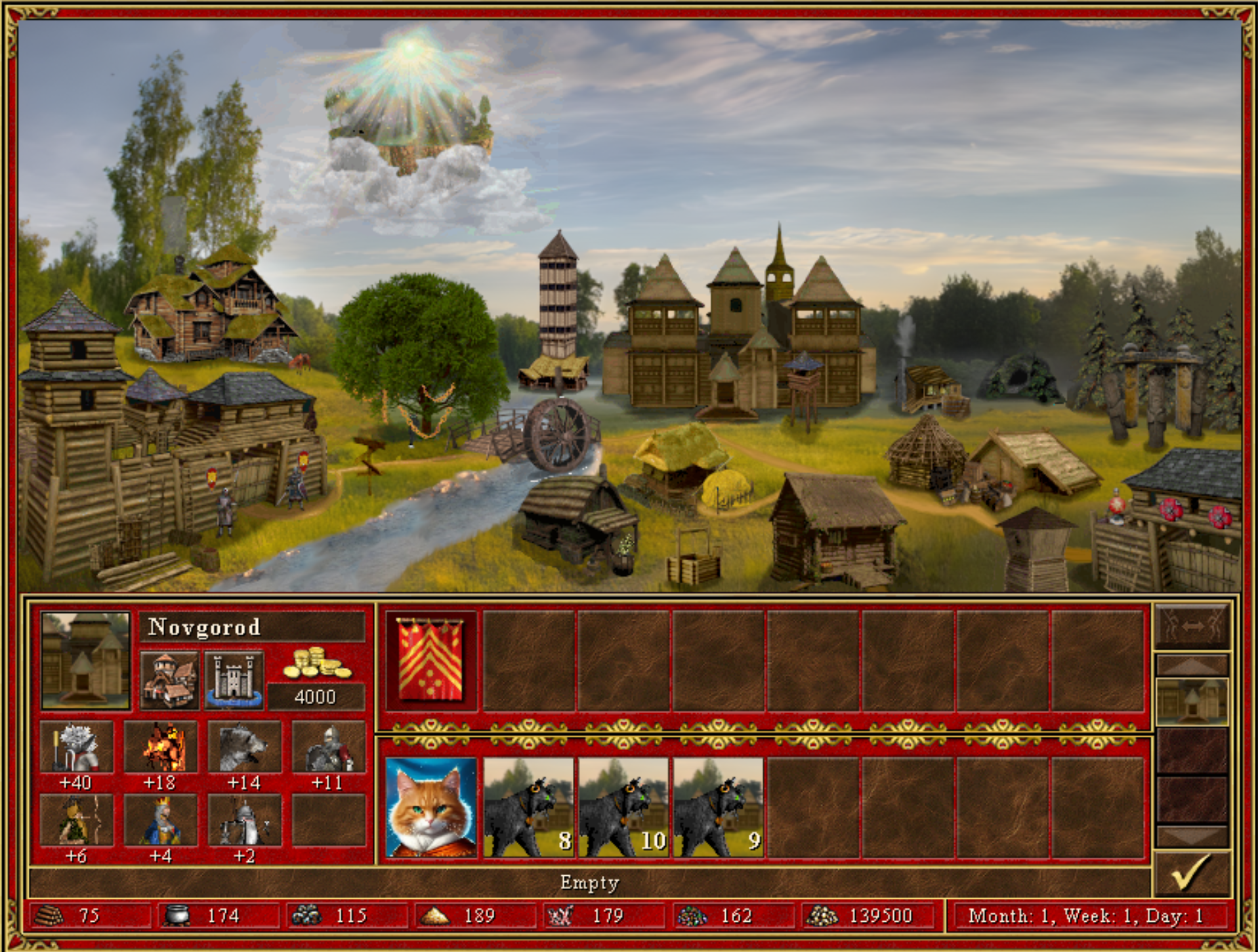1258x952 pixels.
Task: Show the creature with +40 growth
Action: click(x=76, y=747)
